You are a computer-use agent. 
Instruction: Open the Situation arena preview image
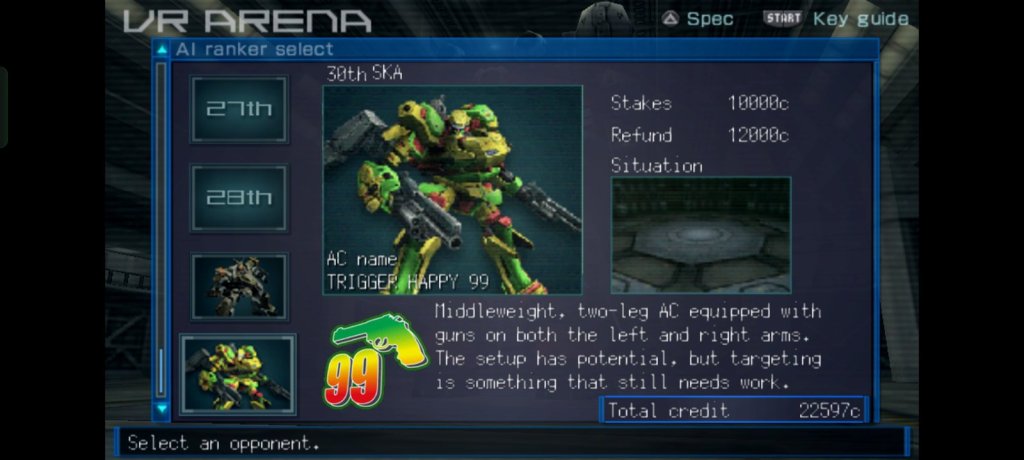[700, 235]
